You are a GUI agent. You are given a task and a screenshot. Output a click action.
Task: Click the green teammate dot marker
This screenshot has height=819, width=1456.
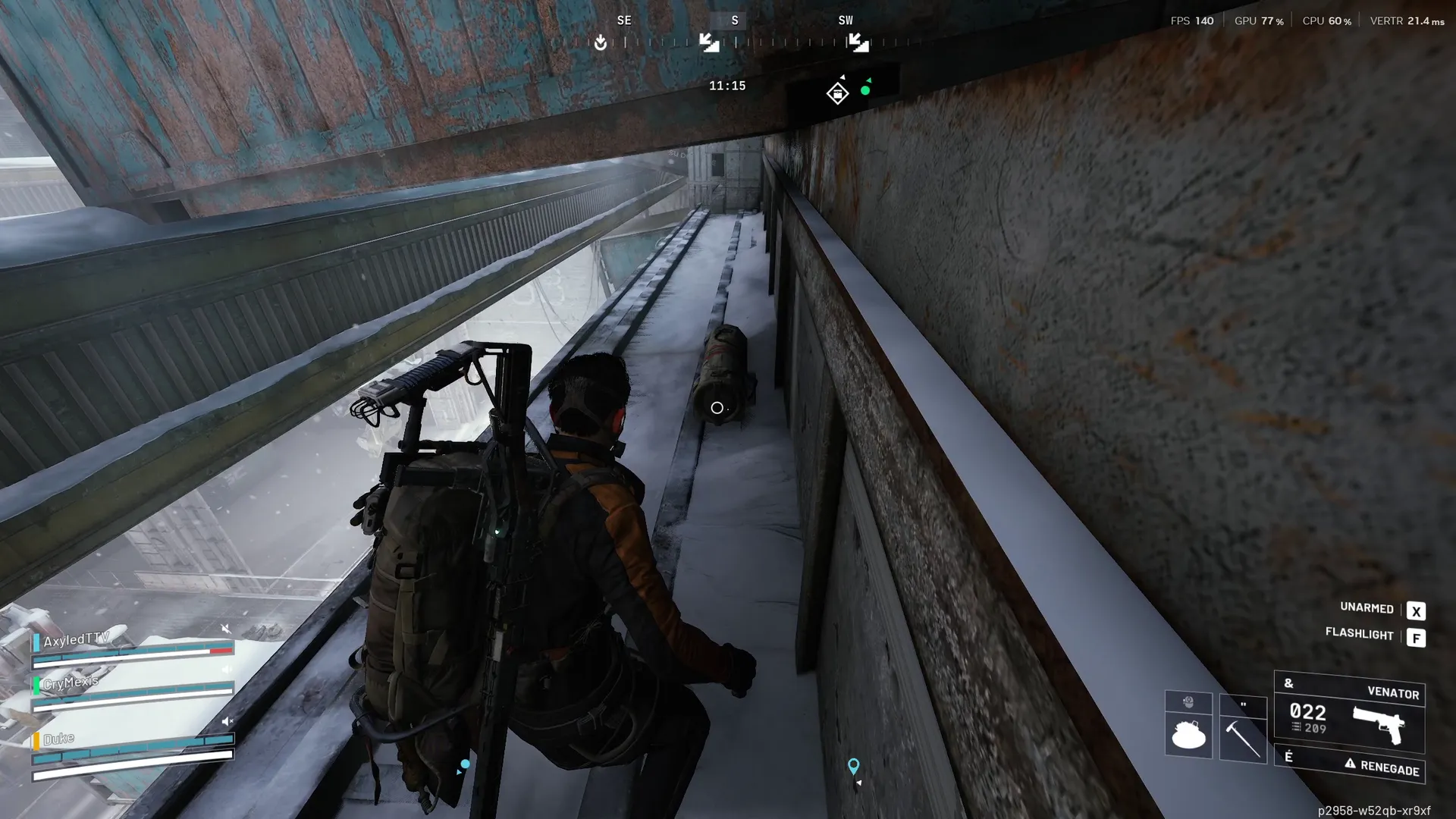[x=865, y=90]
